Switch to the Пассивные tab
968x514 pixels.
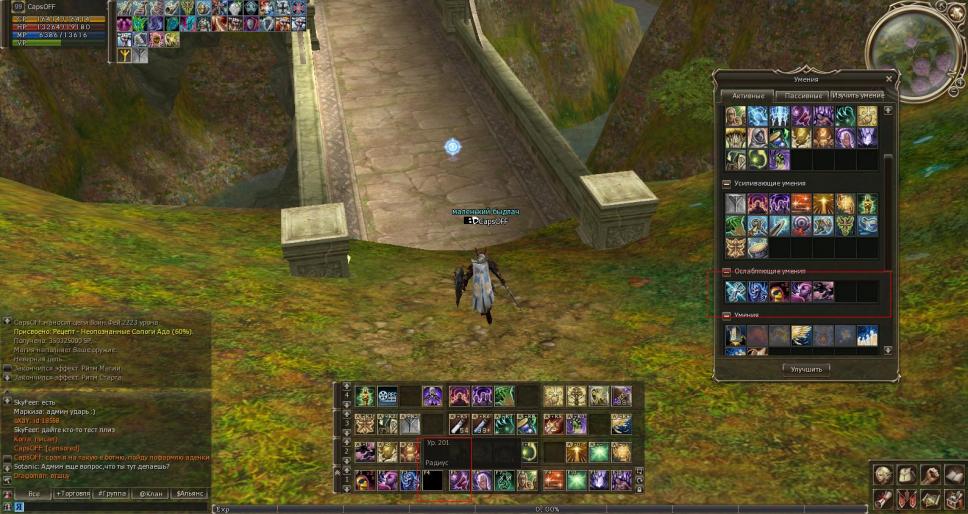click(802, 95)
